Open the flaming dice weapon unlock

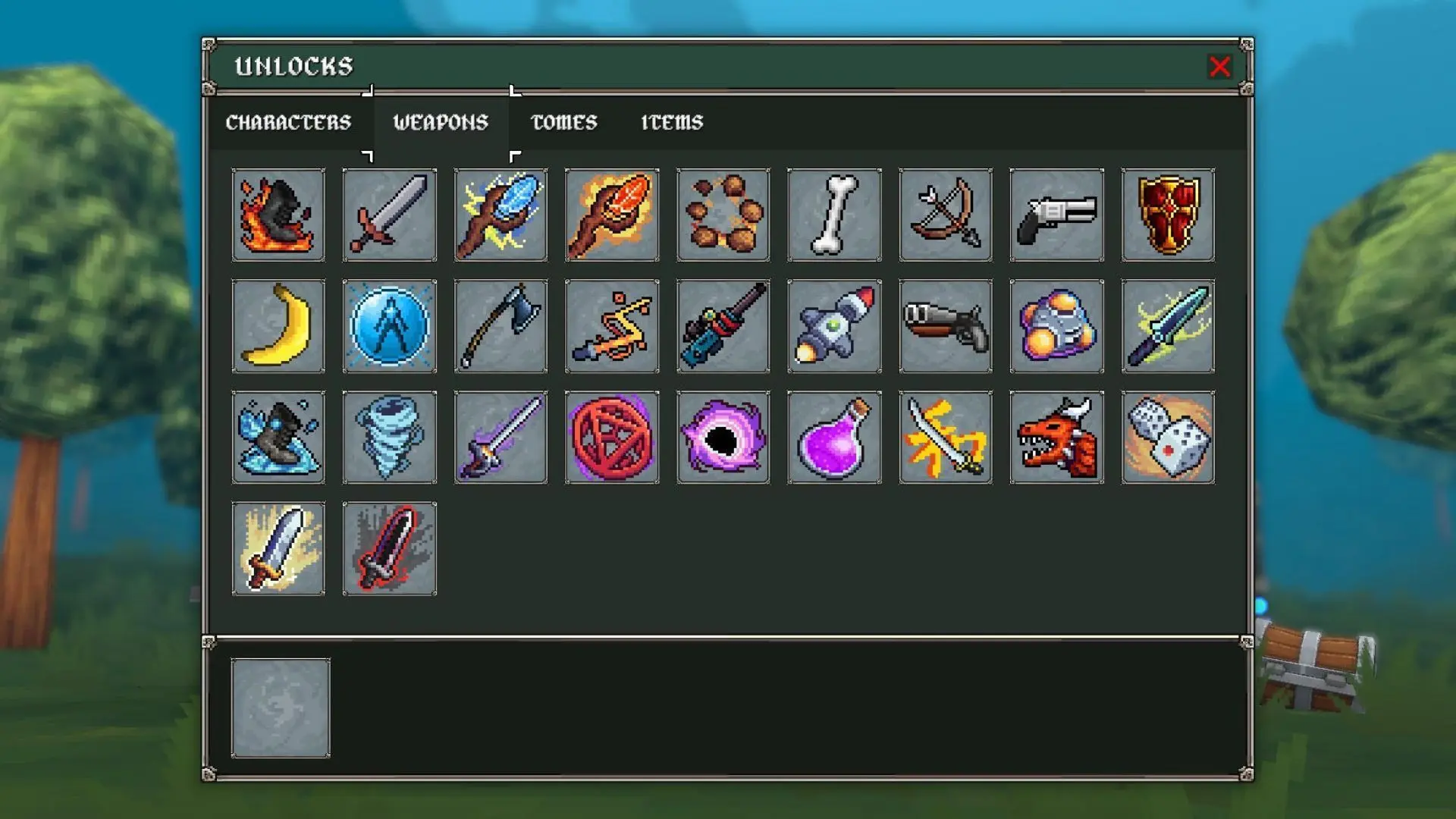pos(1168,437)
